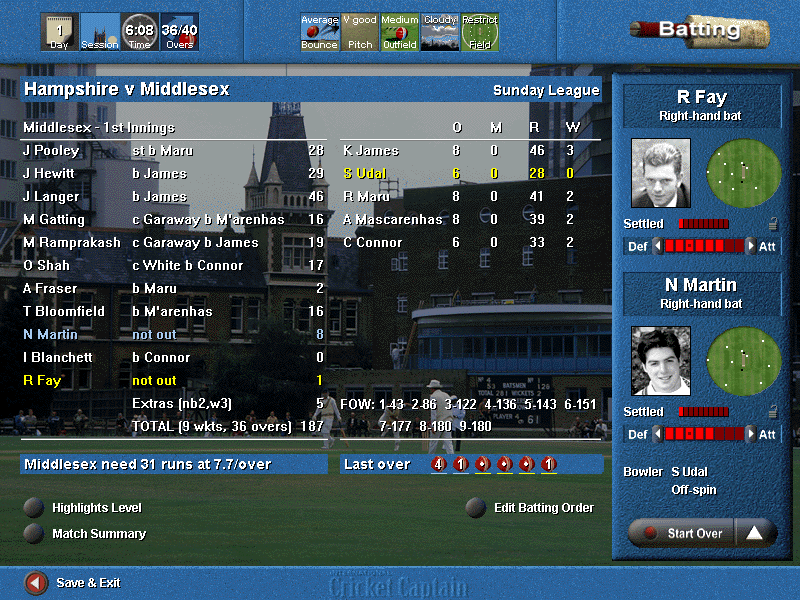Toggle the padlock beside R Fay's Settled bar

(x=773, y=224)
